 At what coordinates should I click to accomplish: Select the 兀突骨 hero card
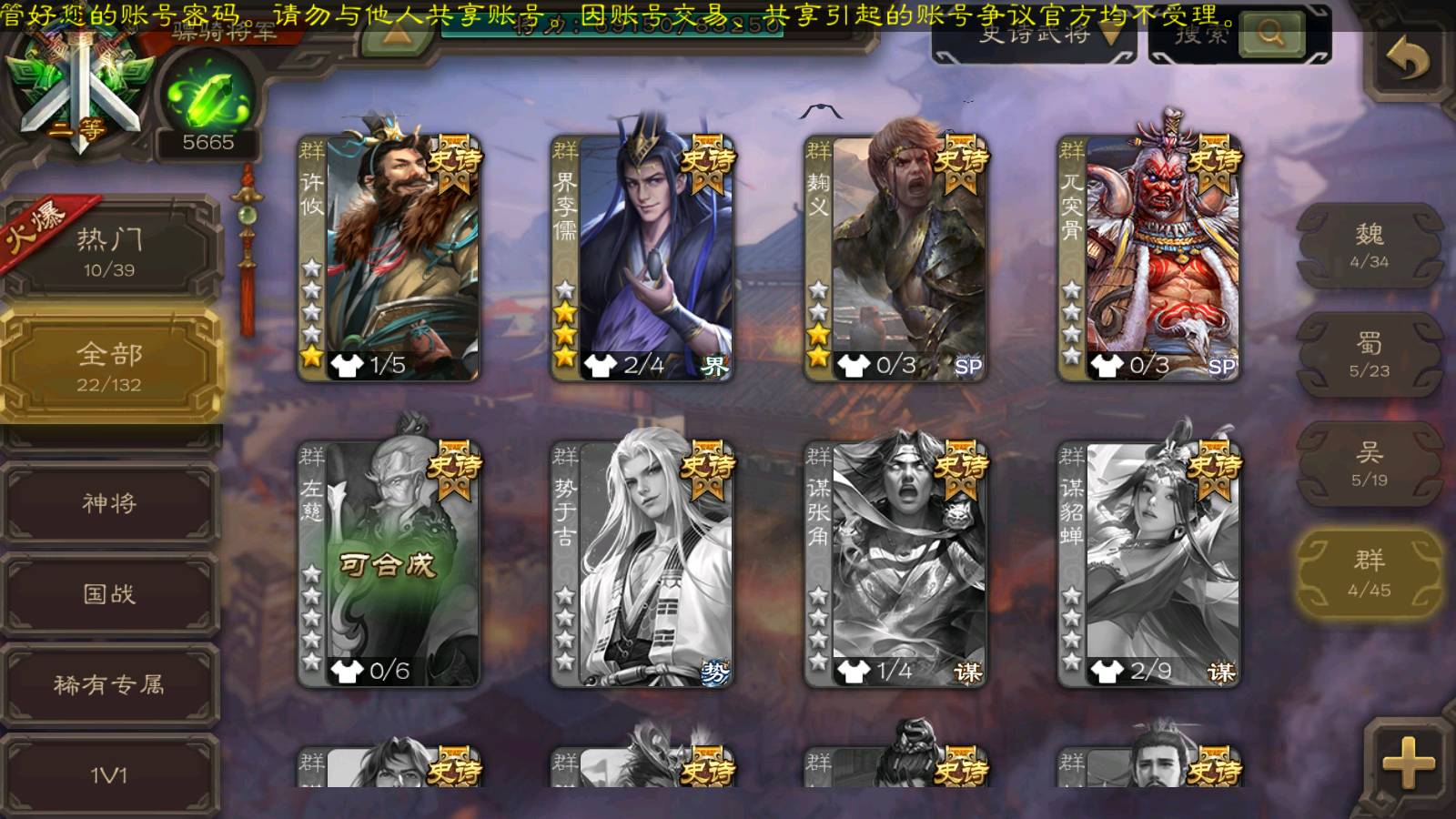(x=1148, y=259)
